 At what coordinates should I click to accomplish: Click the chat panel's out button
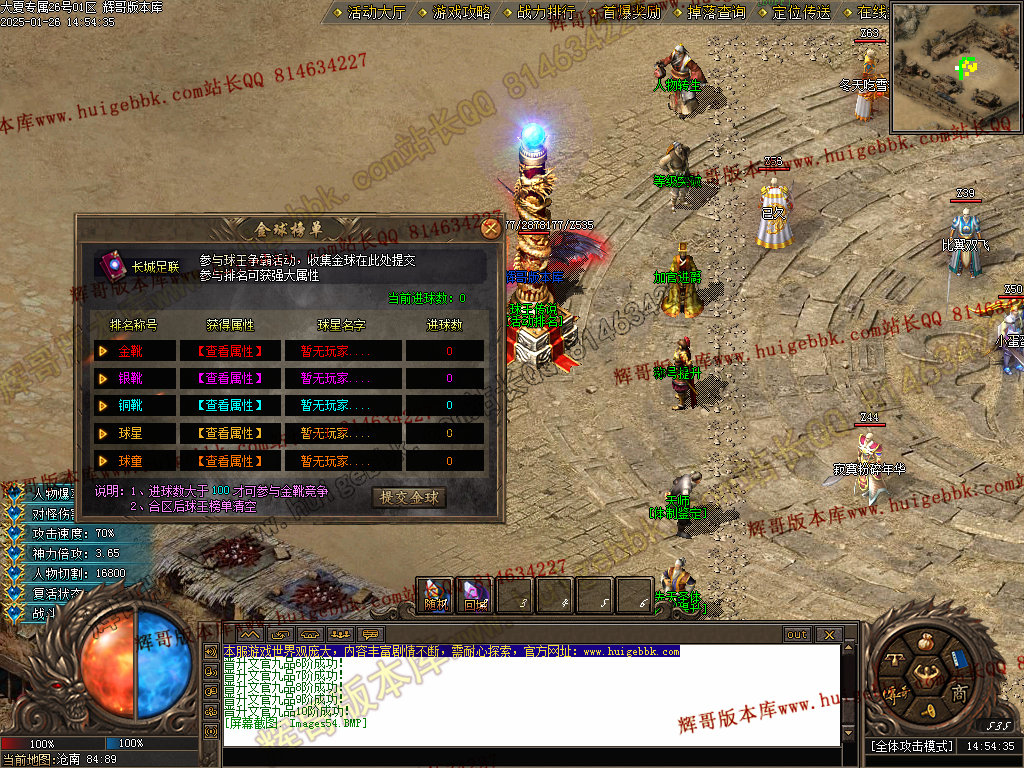(x=797, y=635)
